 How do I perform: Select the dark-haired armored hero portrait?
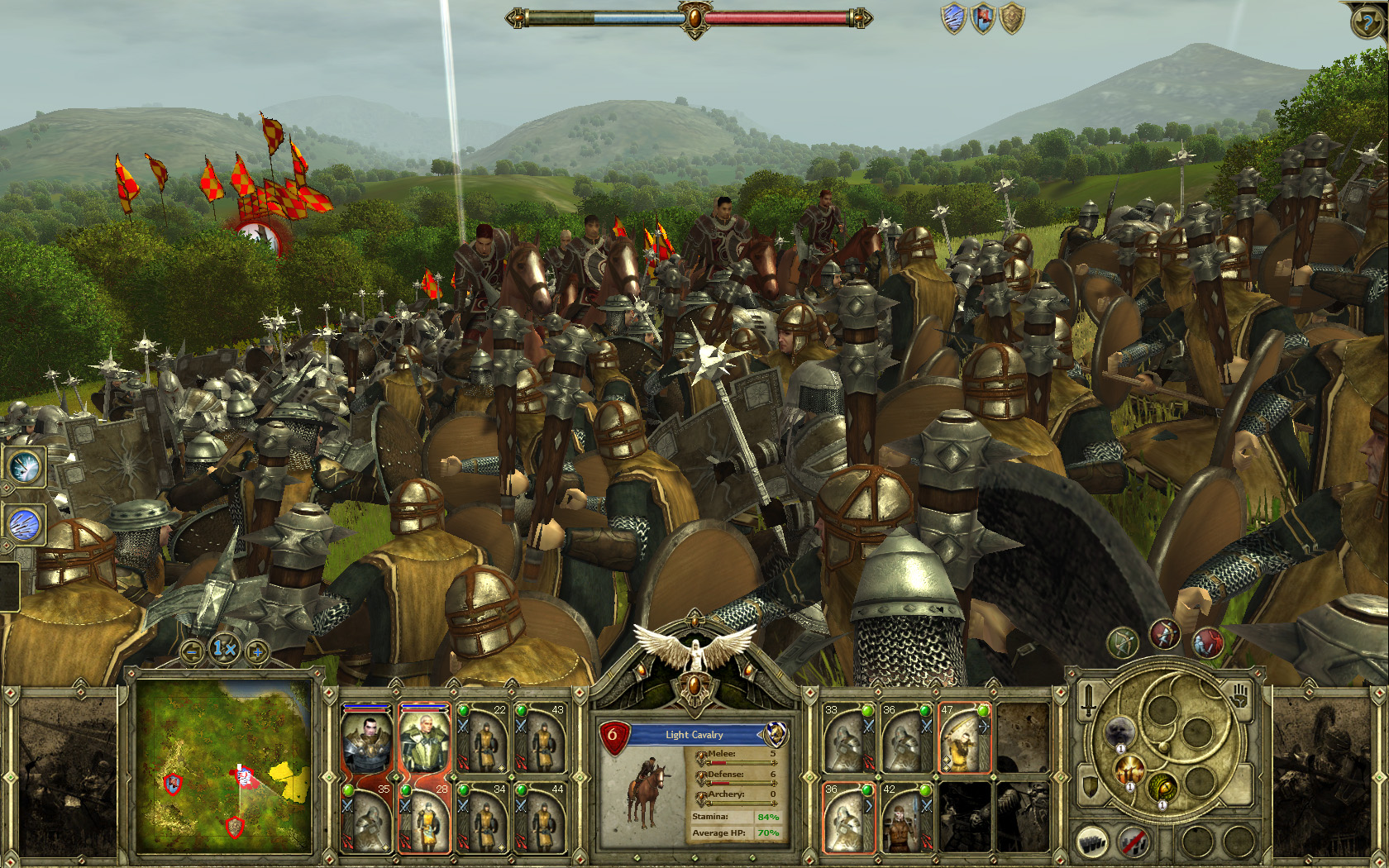[x=366, y=740]
